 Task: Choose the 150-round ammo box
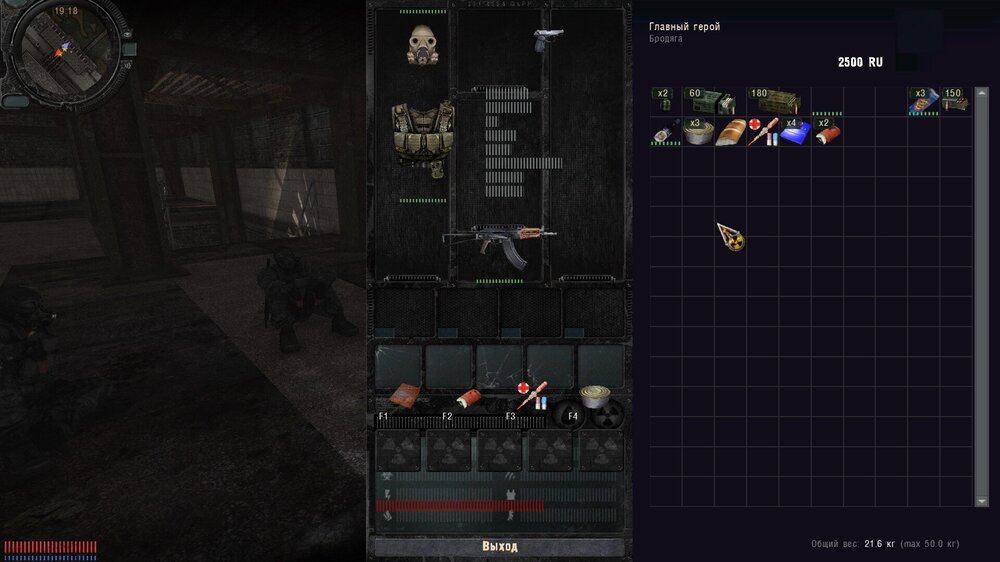pyautogui.click(x=954, y=102)
